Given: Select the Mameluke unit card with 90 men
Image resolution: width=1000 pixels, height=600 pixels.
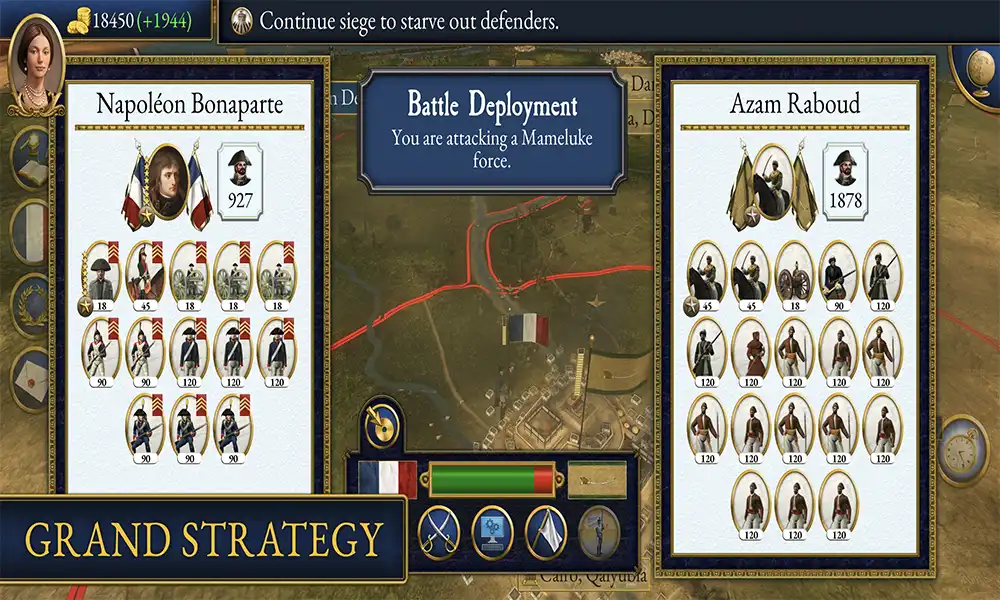Looking at the screenshot, I should pos(838,272).
